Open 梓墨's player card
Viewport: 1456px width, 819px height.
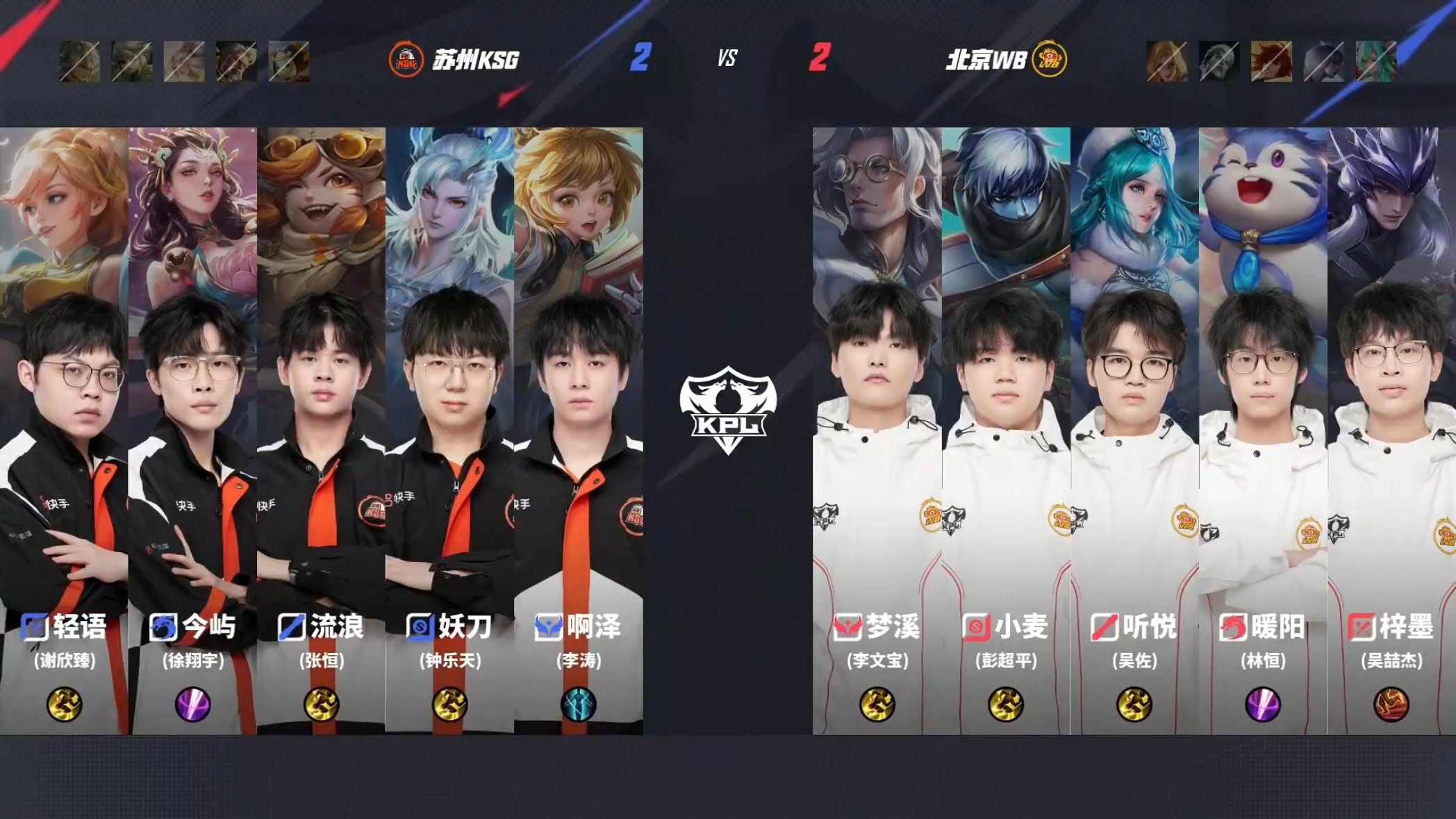pos(1391,431)
